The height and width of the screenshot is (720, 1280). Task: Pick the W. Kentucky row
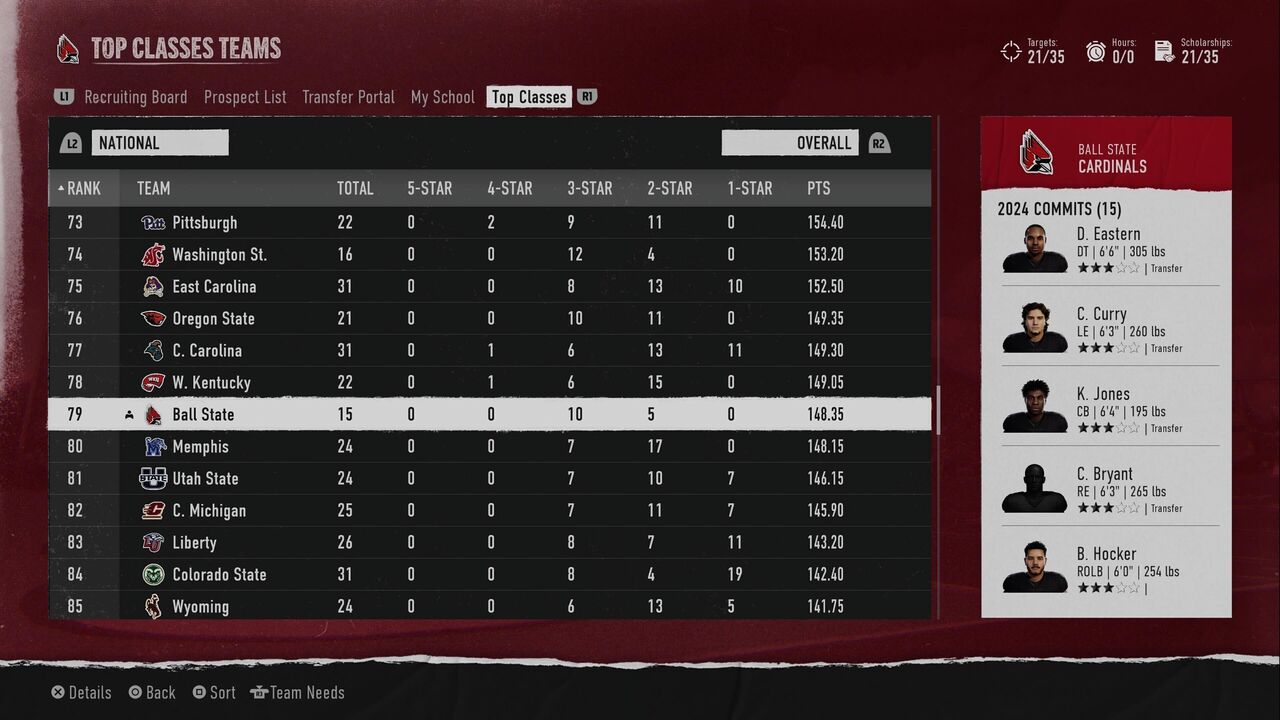coord(490,382)
